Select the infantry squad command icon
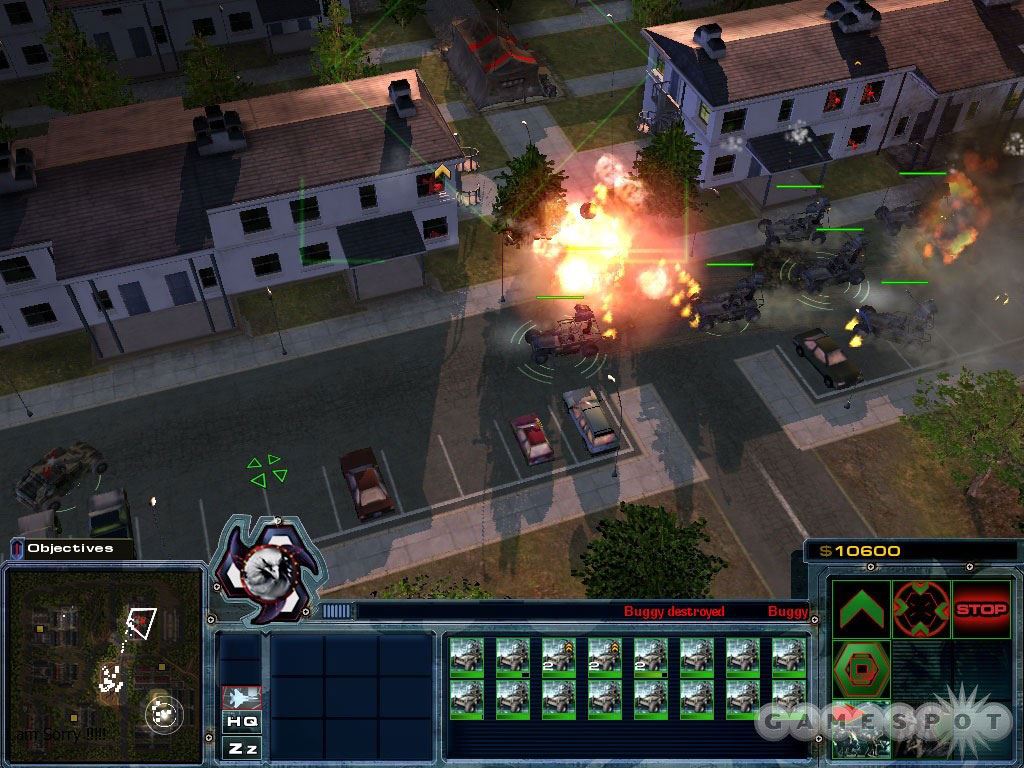 [x=860, y=731]
